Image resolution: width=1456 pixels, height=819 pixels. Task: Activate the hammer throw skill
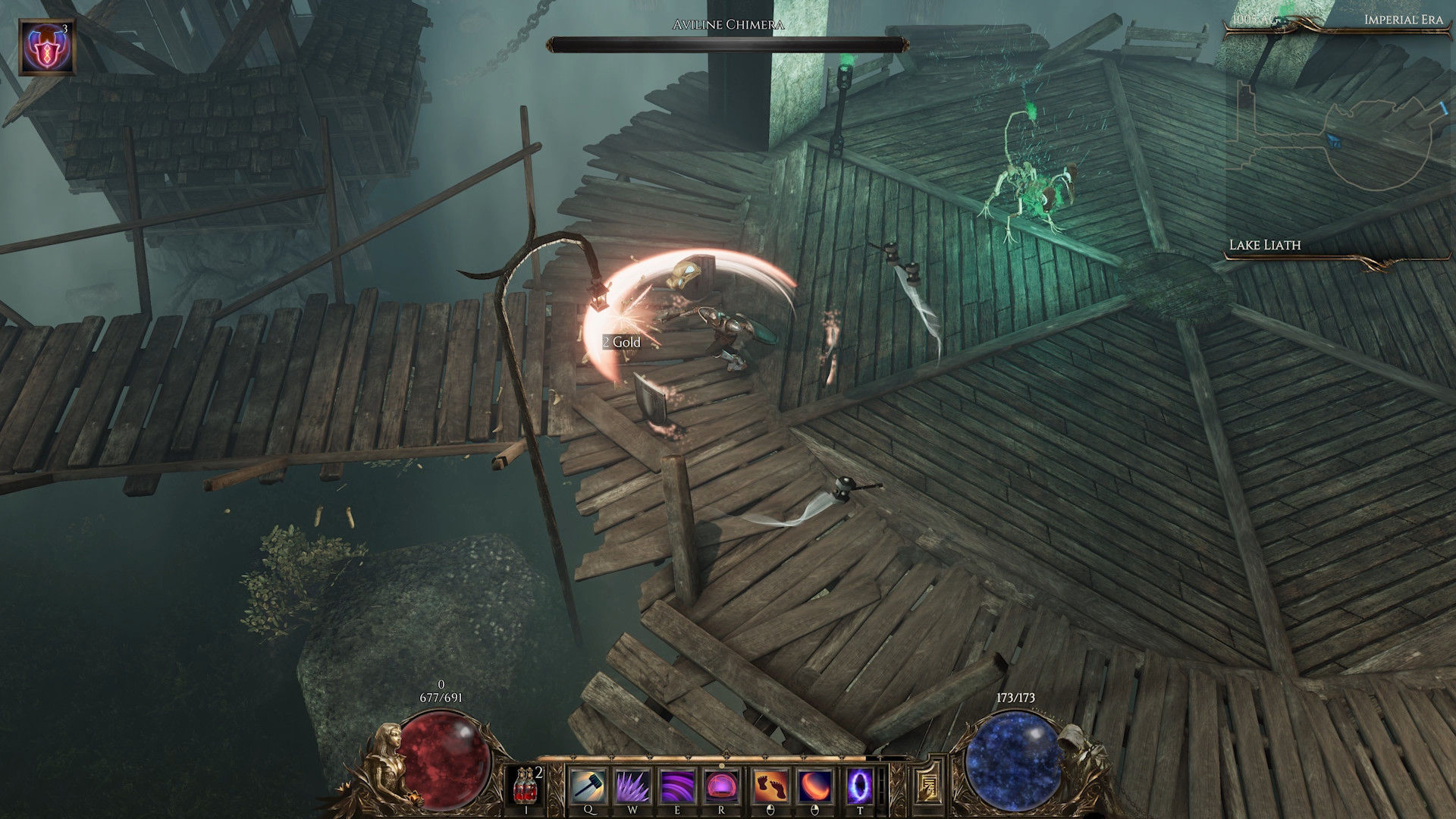588,786
